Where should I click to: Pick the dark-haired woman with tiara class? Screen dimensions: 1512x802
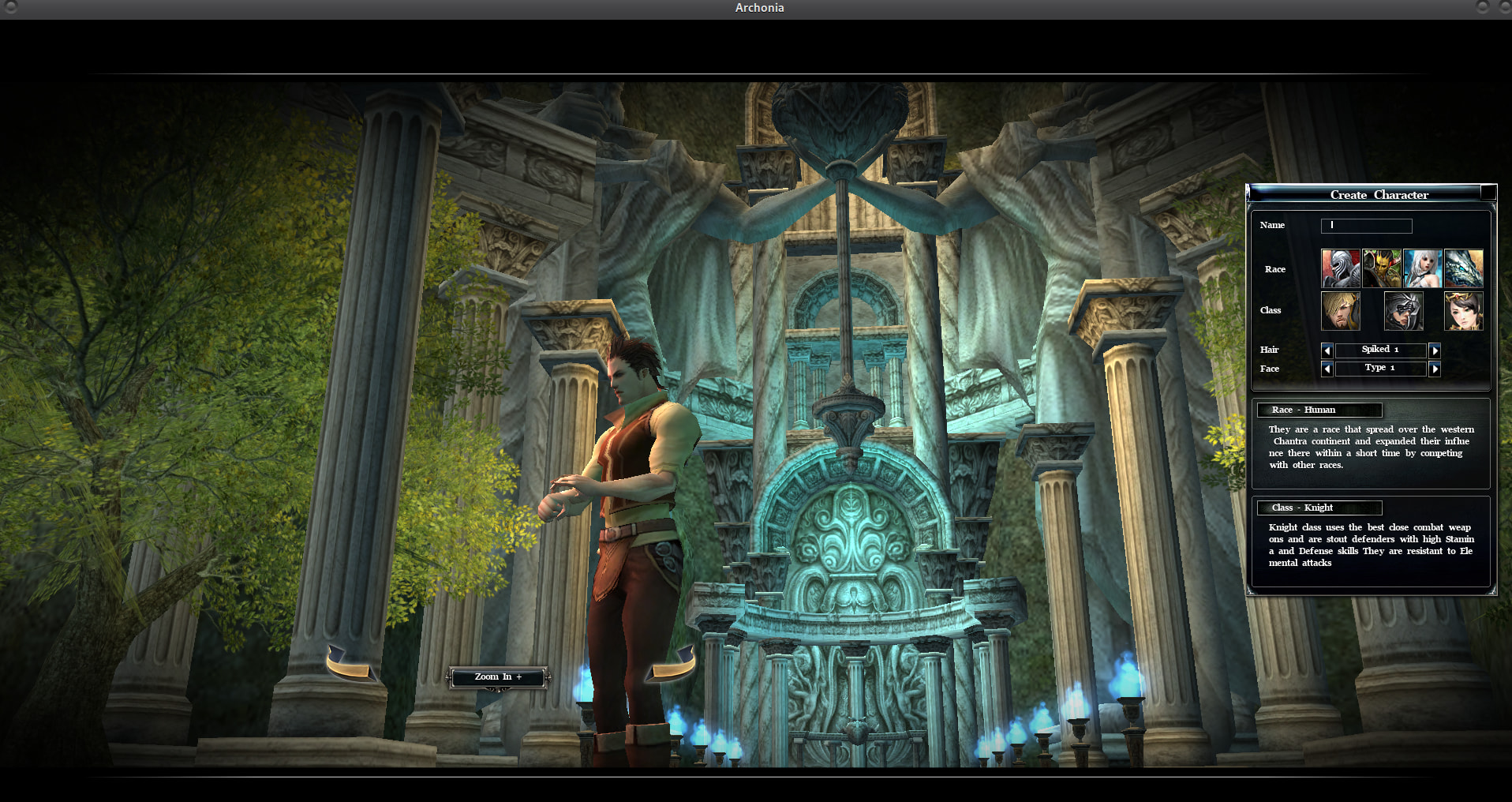click(x=1463, y=310)
